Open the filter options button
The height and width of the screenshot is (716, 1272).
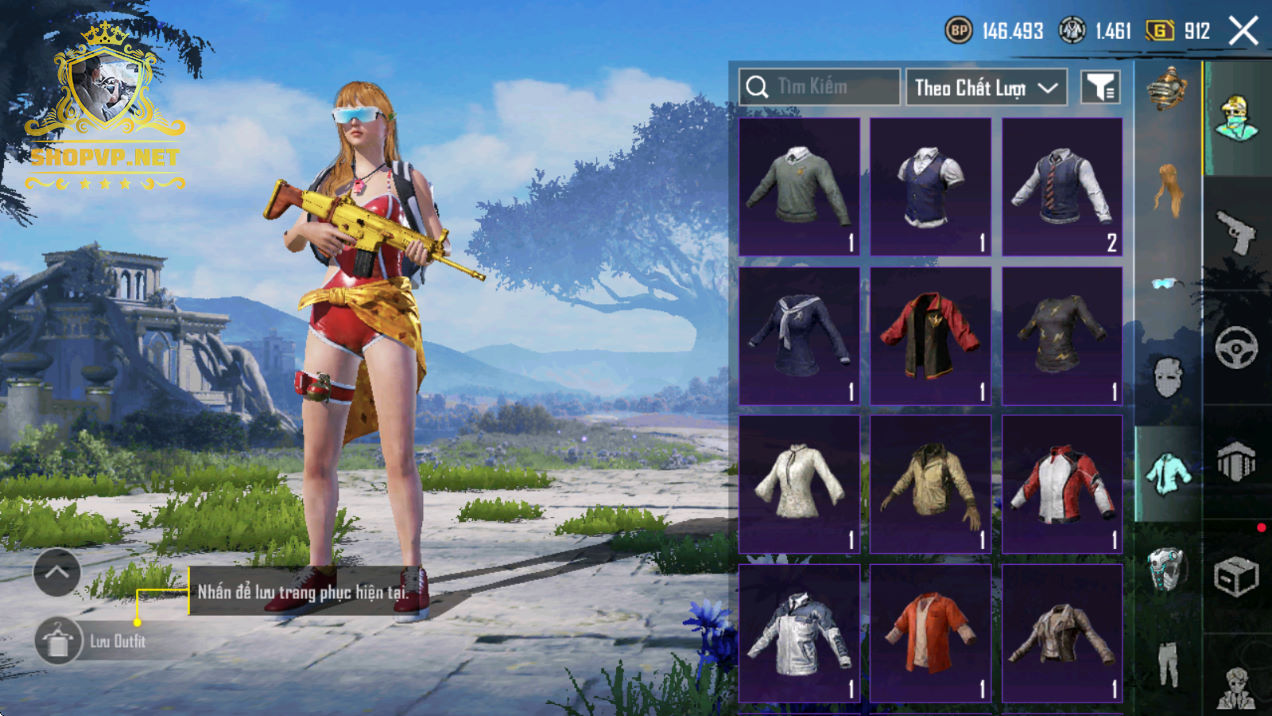point(1100,87)
